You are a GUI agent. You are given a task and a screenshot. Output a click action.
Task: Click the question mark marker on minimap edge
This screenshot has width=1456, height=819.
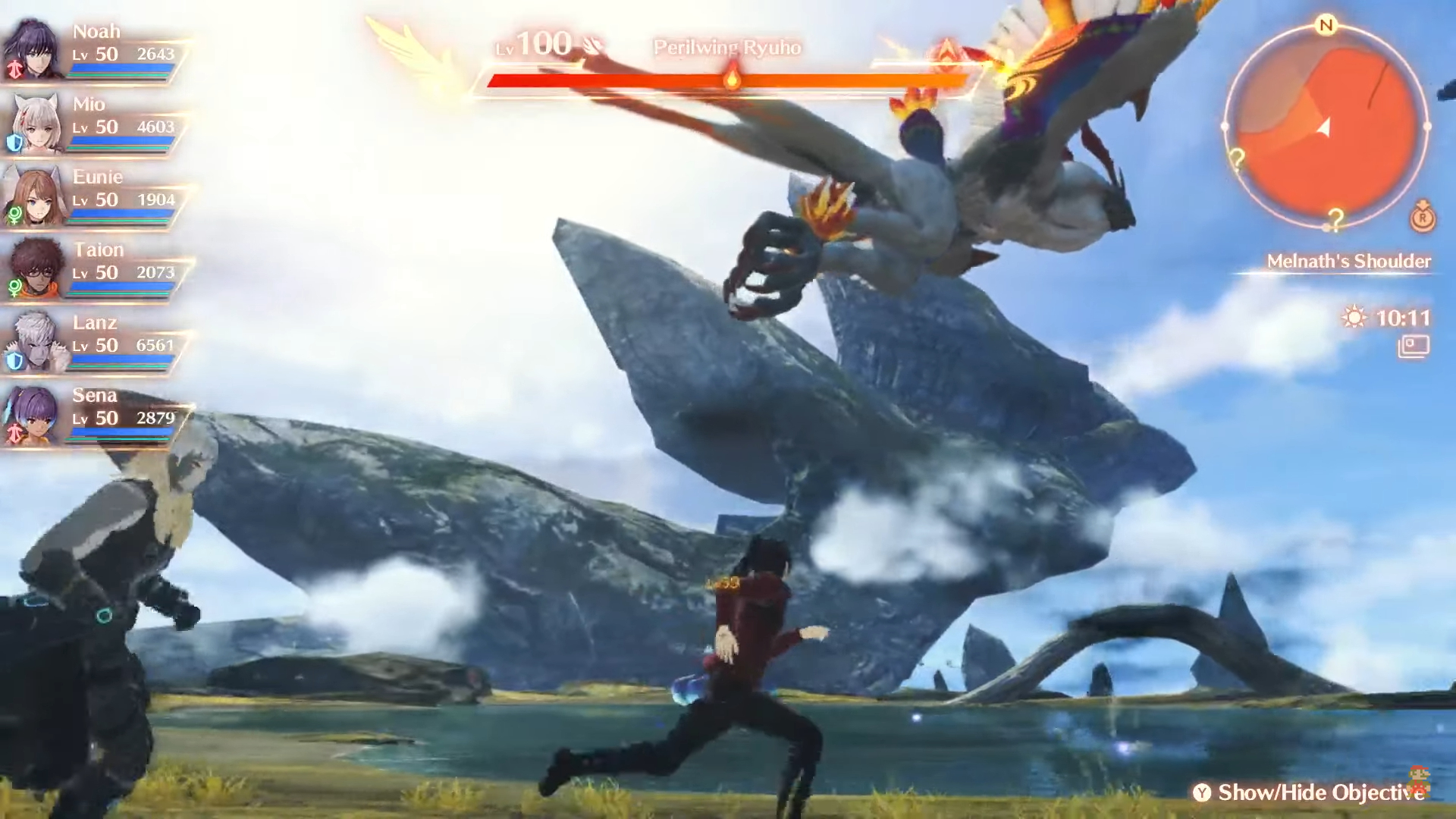pyautogui.click(x=1237, y=159)
